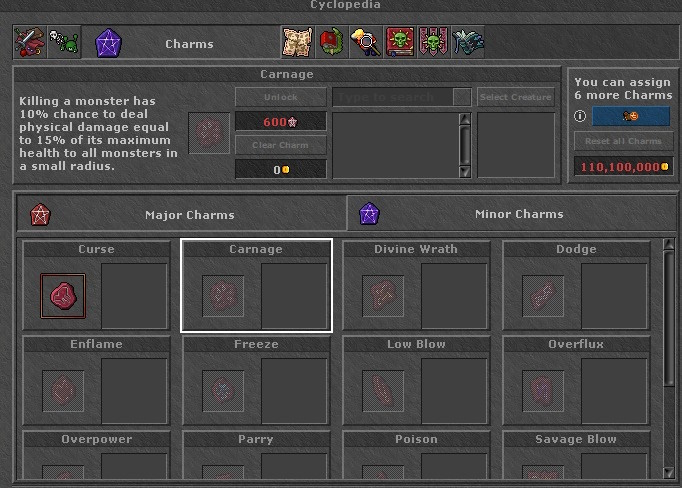Click the Unlock button for Carnage
The height and width of the screenshot is (488, 682).
280,97
